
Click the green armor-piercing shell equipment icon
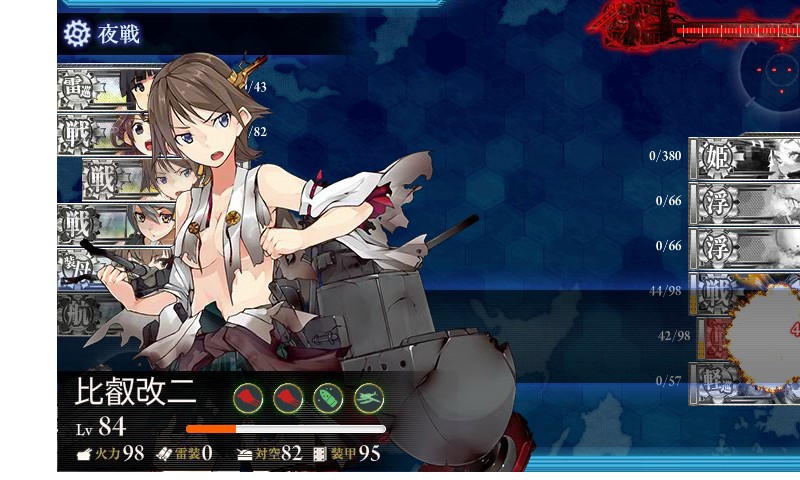(x=328, y=397)
